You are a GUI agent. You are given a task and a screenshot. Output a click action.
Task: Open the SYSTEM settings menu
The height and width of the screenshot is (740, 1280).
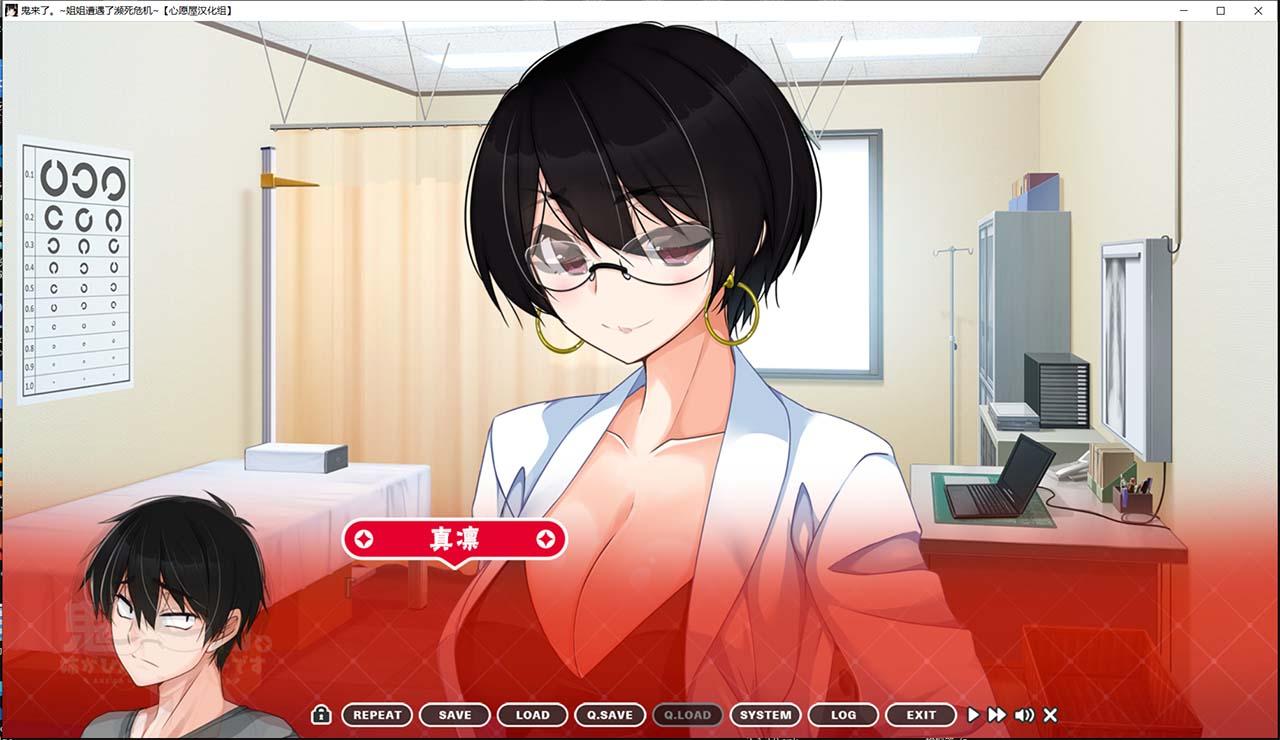click(x=765, y=715)
